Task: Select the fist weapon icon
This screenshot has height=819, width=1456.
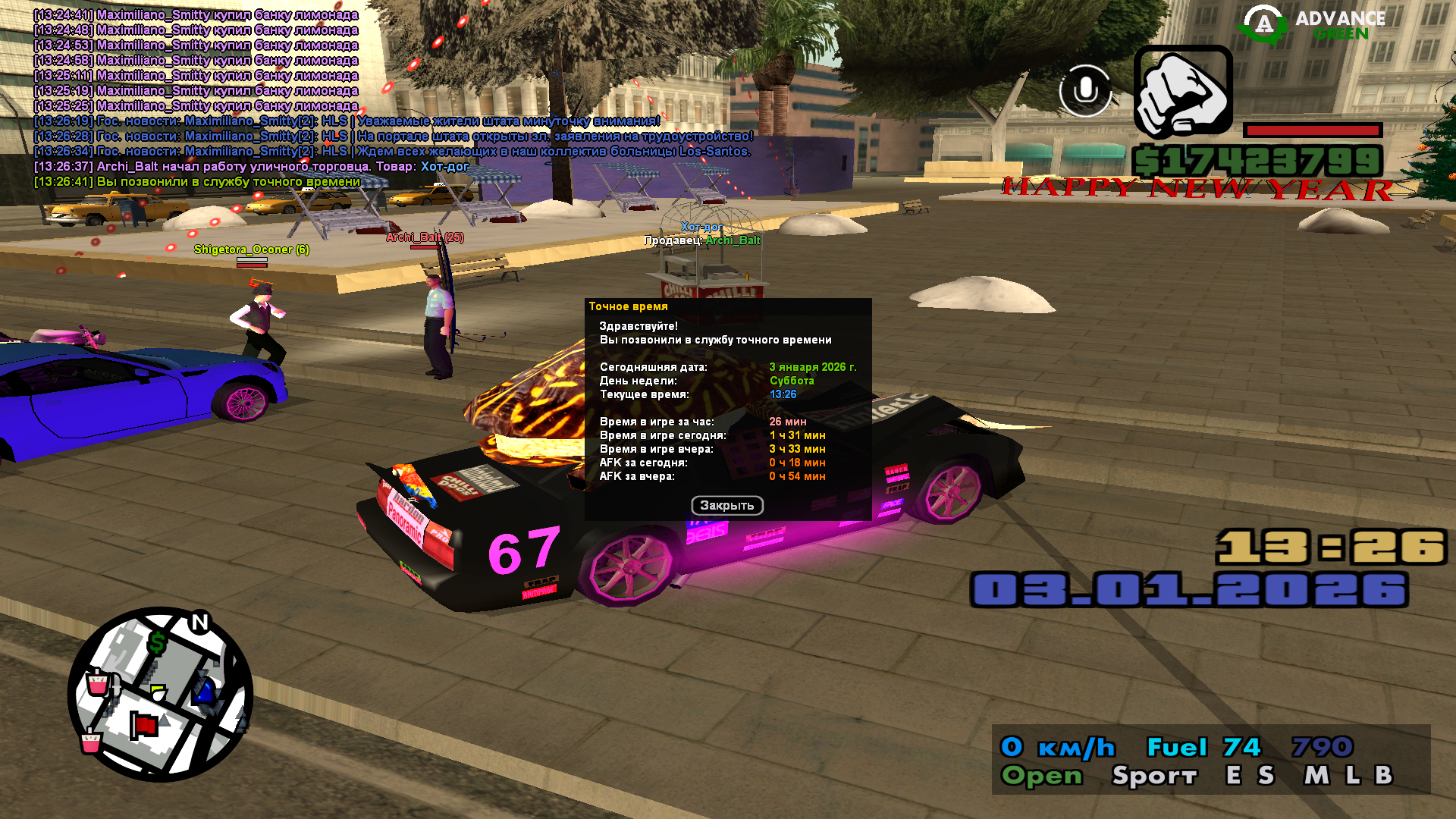Action: (x=1183, y=92)
